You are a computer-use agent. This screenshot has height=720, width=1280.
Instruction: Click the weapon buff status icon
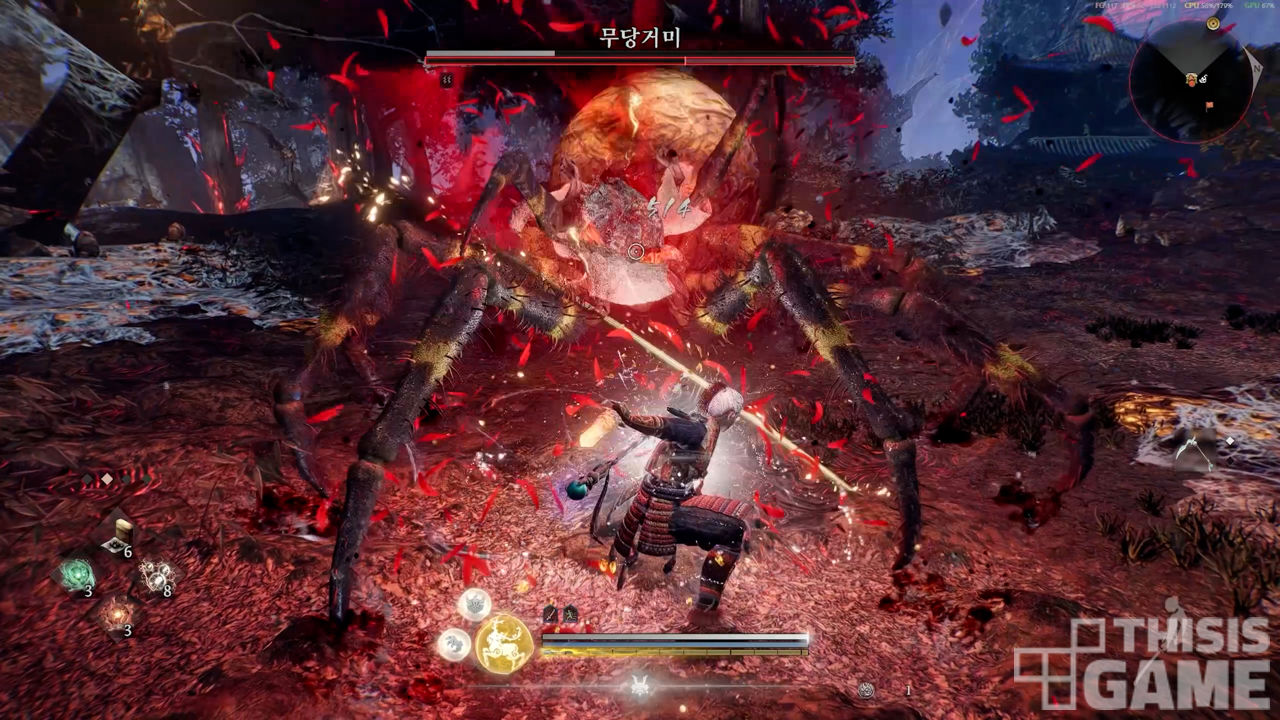pos(549,615)
